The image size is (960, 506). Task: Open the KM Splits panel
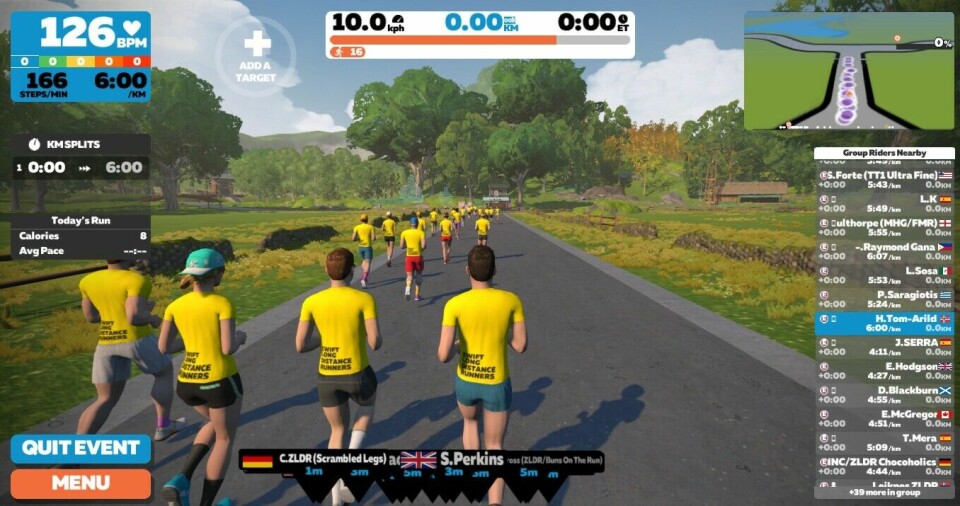point(81,157)
